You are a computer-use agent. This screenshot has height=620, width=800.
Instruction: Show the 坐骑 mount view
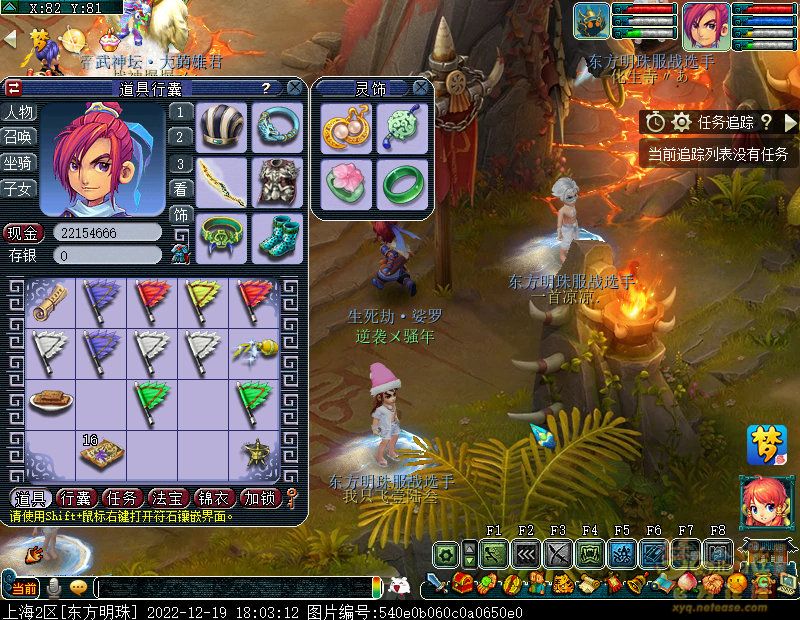(x=18, y=162)
